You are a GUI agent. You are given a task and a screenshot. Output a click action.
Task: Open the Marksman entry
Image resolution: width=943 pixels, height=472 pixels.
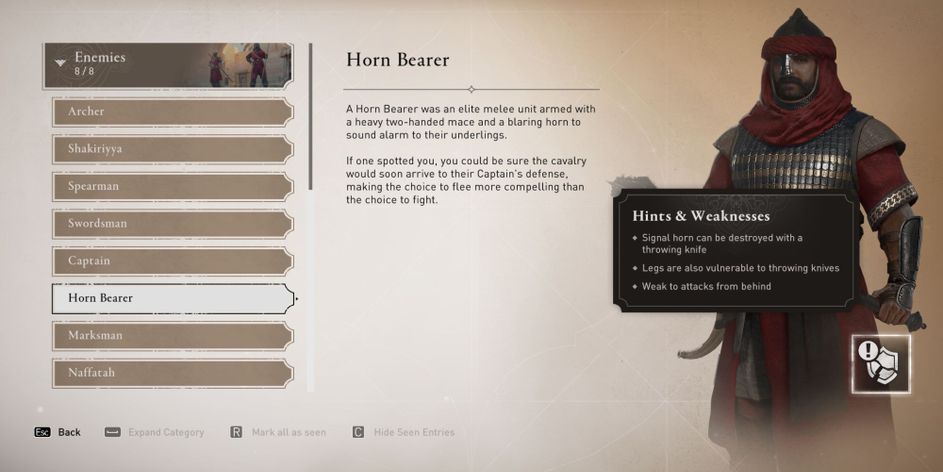[x=172, y=335]
